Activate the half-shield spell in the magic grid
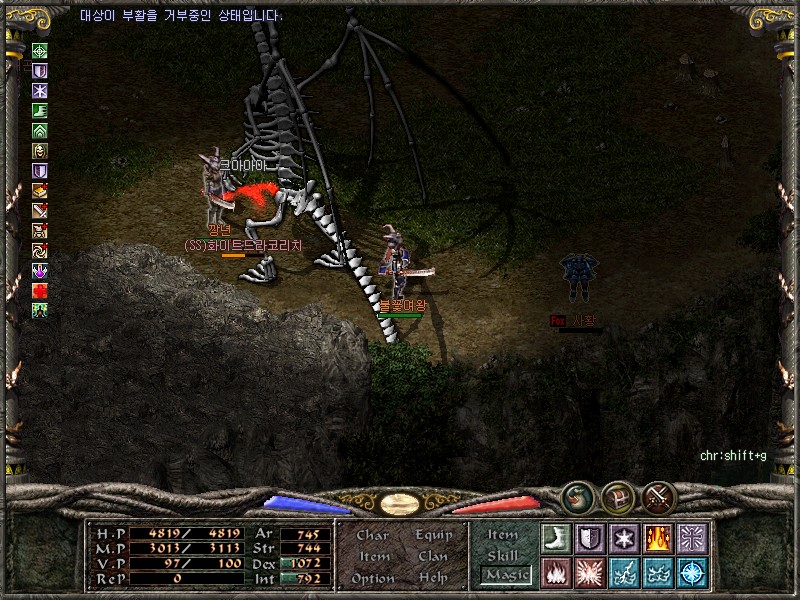800x600 pixels. pyautogui.click(x=589, y=538)
